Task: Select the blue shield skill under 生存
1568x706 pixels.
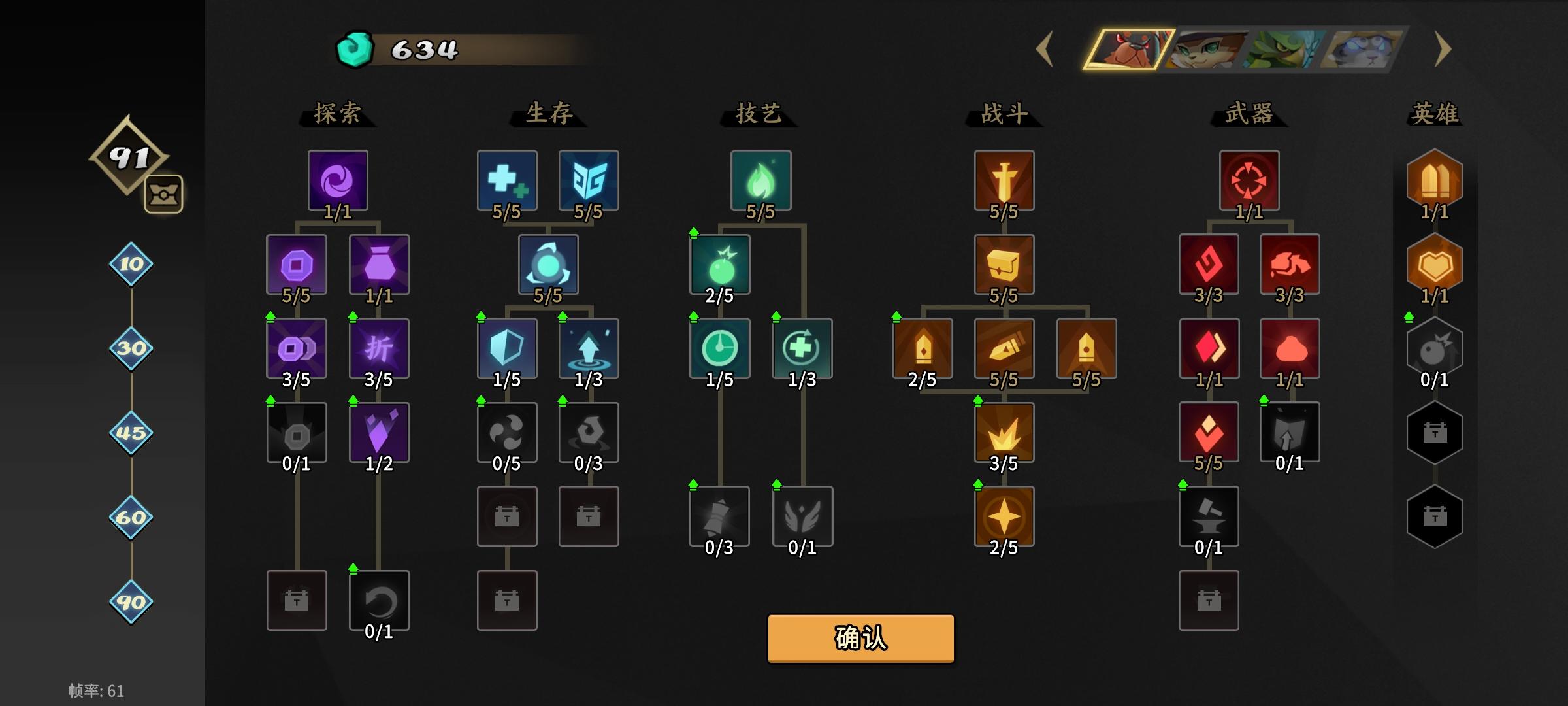Action: [x=507, y=348]
